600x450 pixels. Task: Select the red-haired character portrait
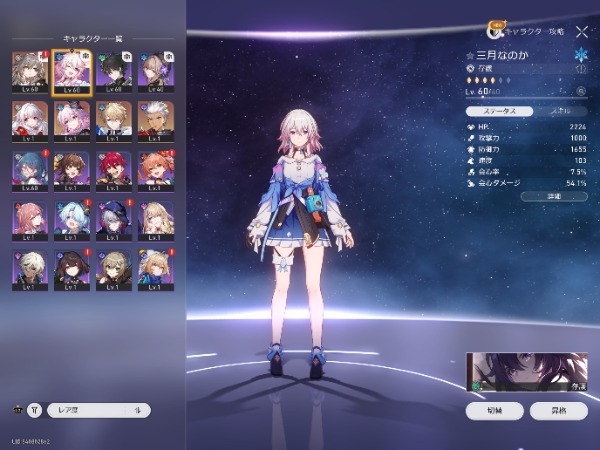click(115, 169)
